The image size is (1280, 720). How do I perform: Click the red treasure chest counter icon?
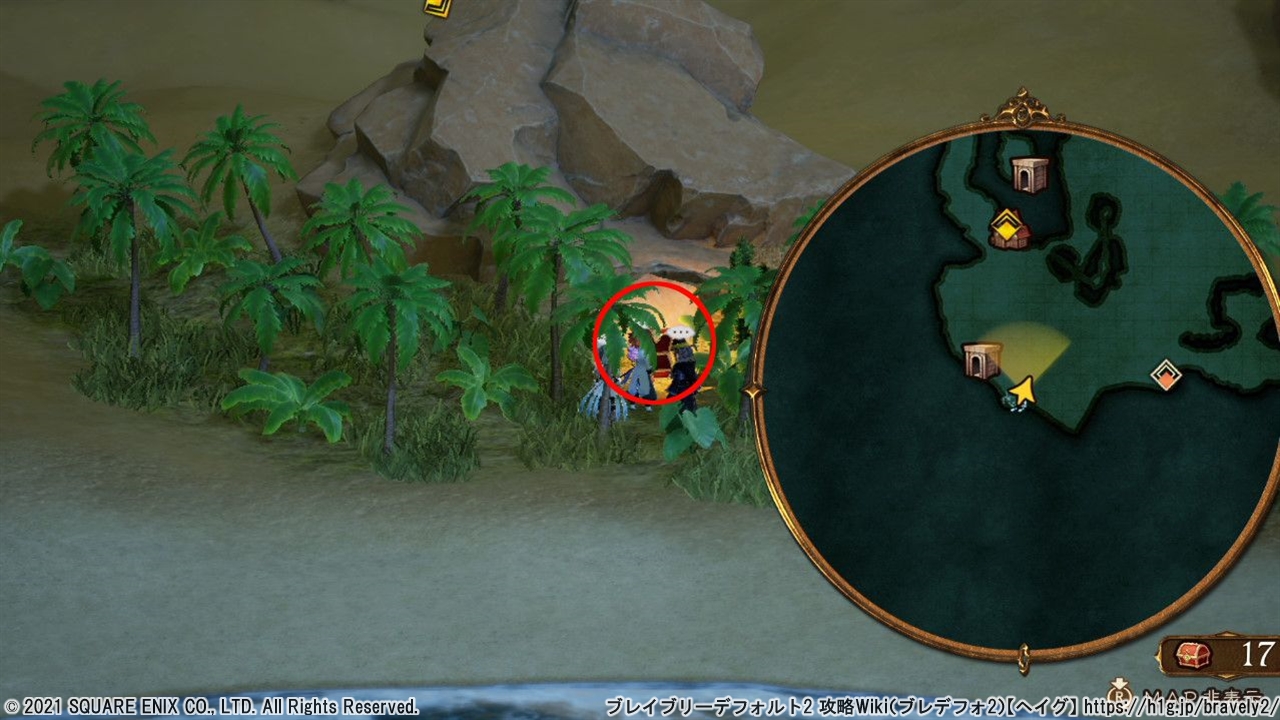click(1193, 655)
